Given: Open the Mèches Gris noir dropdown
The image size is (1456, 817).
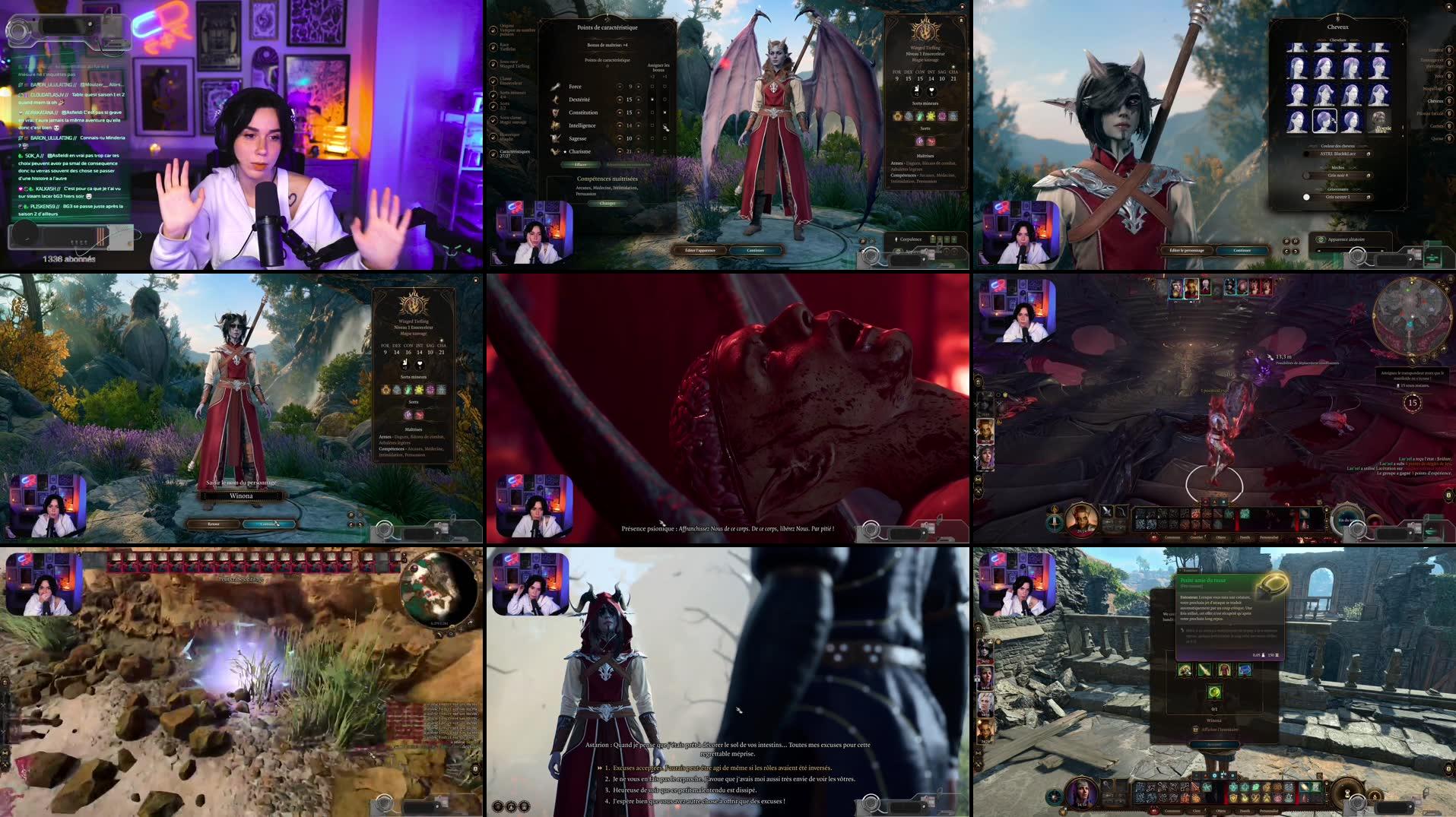Looking at the screenshot, I should 1338,176.
